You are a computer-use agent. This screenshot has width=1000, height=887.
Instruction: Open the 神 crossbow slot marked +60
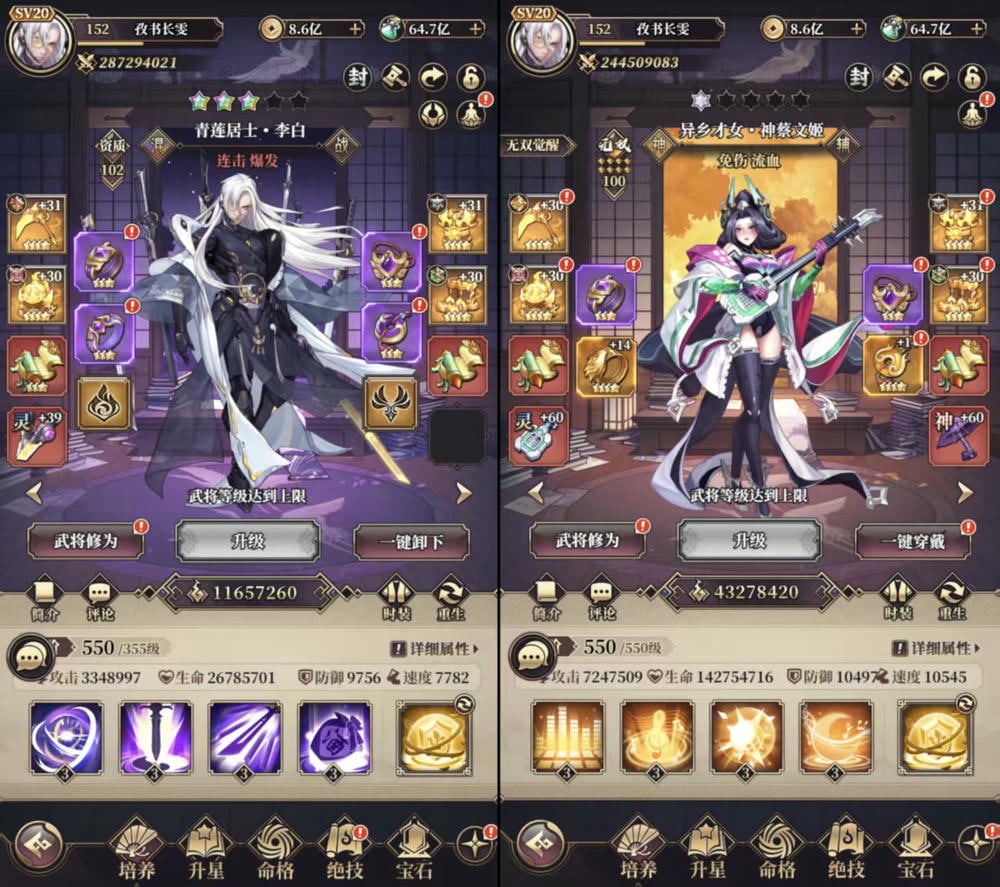[x=959, y=435]
